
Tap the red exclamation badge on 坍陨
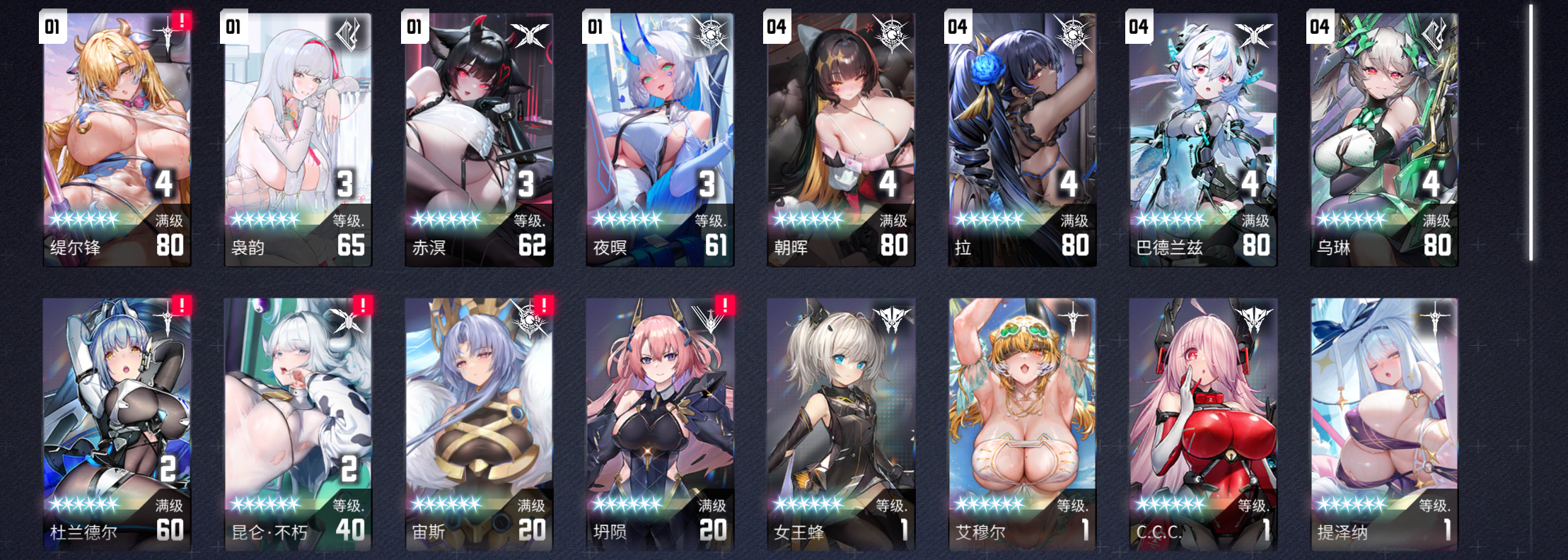point(725,305)
